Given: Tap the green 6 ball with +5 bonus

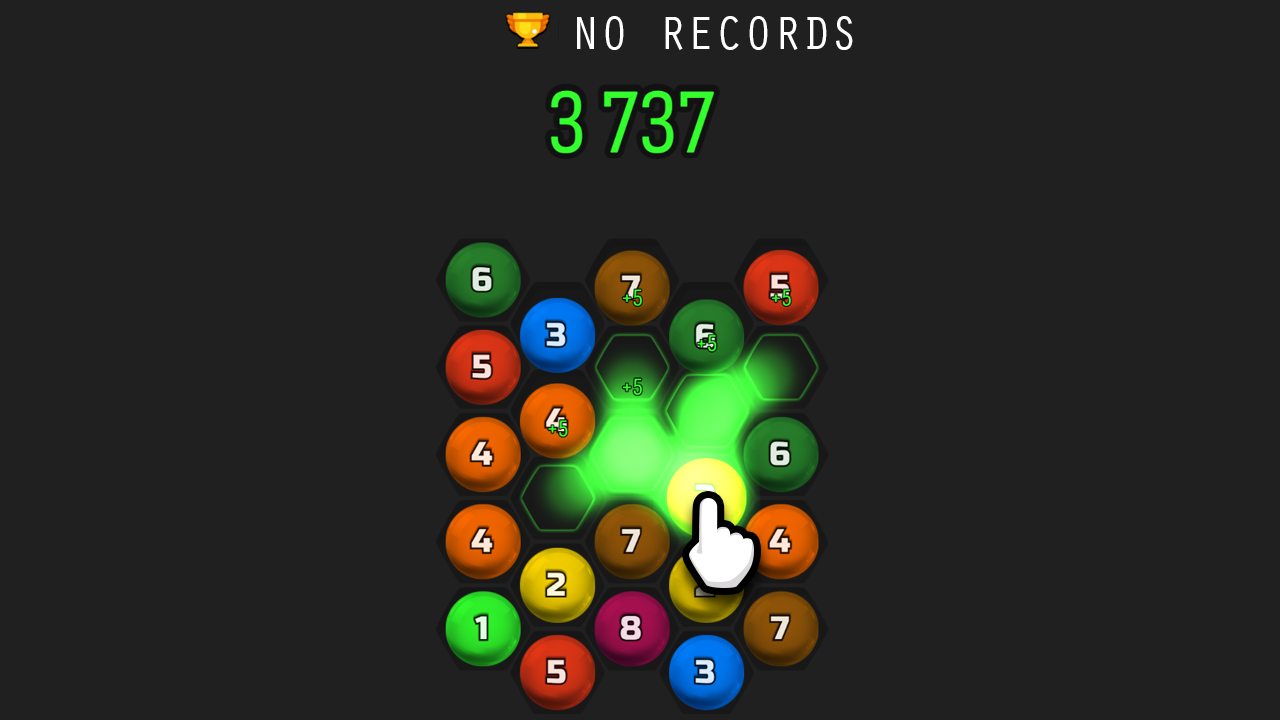Looking at the screenshot, I should pos(707,334).
